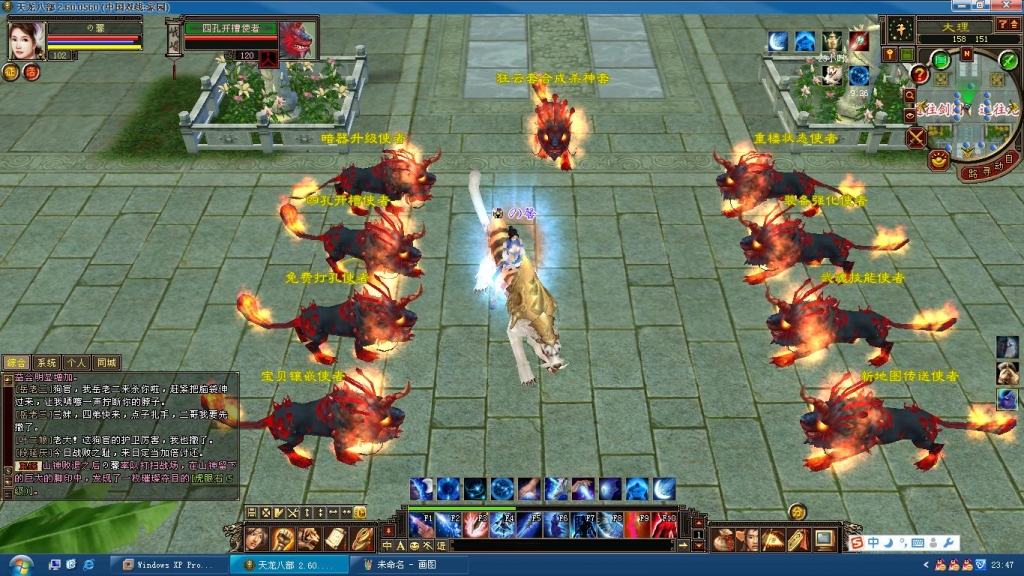Open the scroll icon in the bottom menu
This screenshot has height=576, width=1024.
coord(335,539)
